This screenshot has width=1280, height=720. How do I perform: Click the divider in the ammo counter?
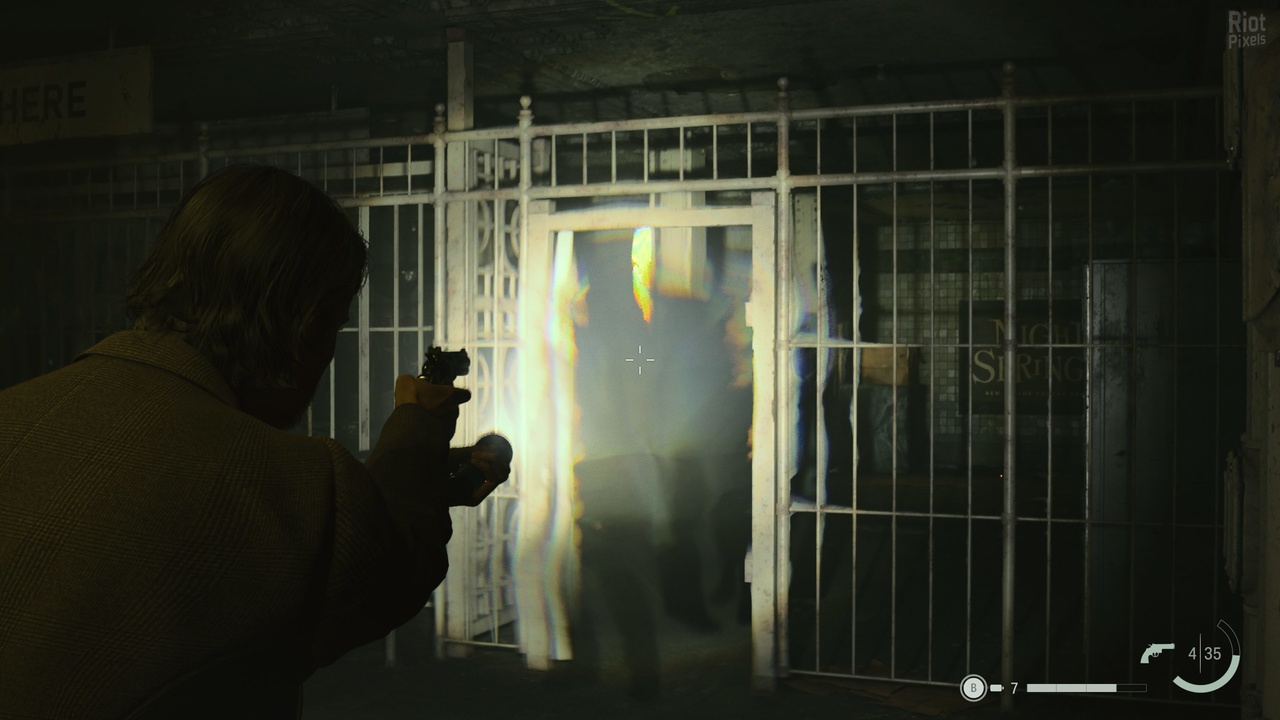pyautogui.click(x=1201, y=652)
